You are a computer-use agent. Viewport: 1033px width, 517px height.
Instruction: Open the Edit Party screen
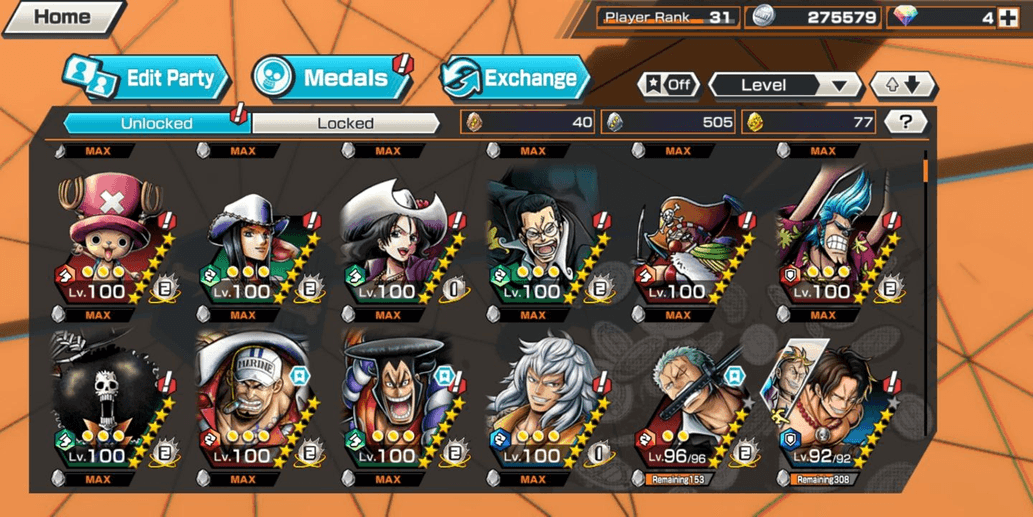pyautogui.click(x=146, y=78)
